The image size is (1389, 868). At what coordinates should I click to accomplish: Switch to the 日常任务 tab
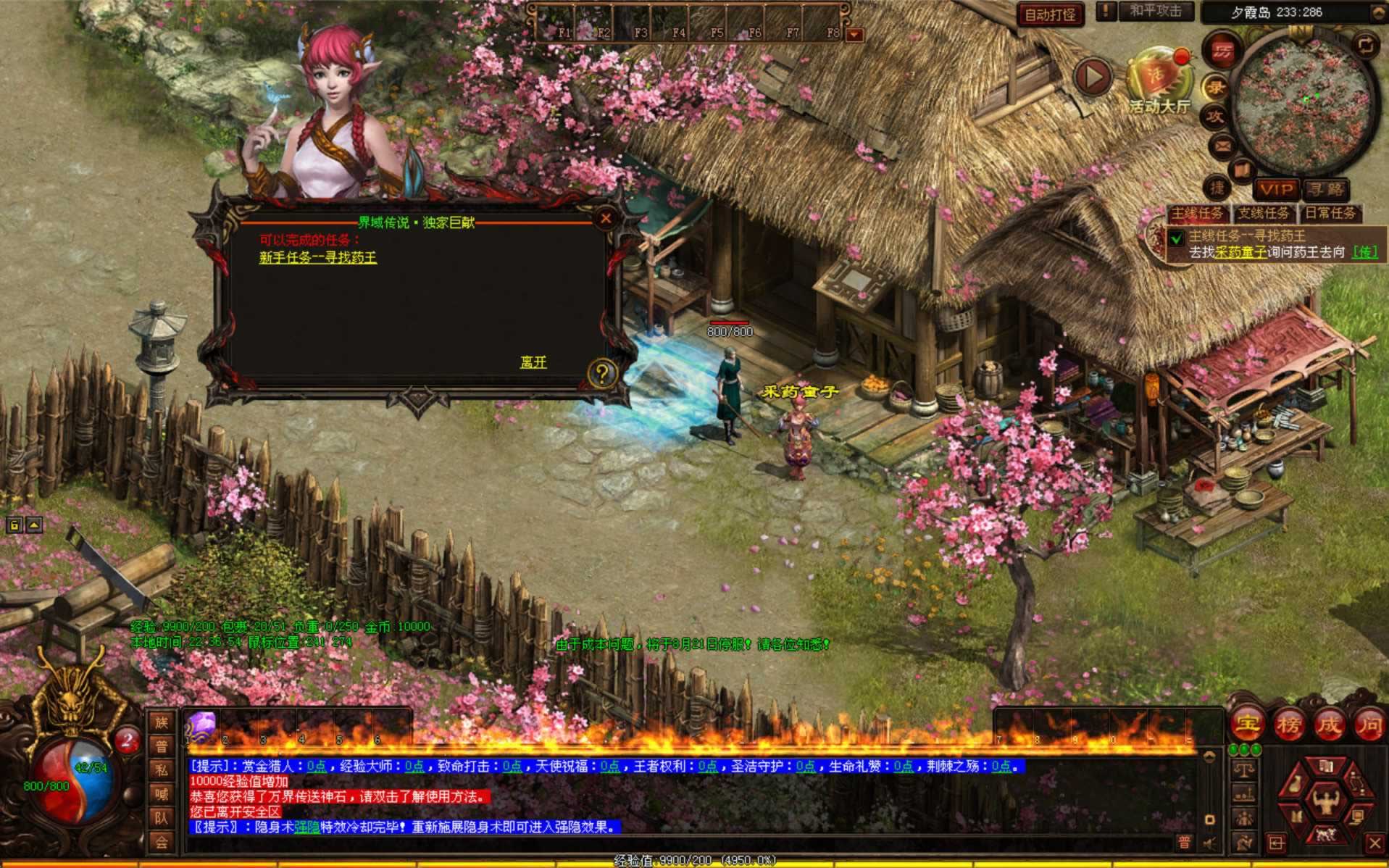click(x=1330, y=213)
